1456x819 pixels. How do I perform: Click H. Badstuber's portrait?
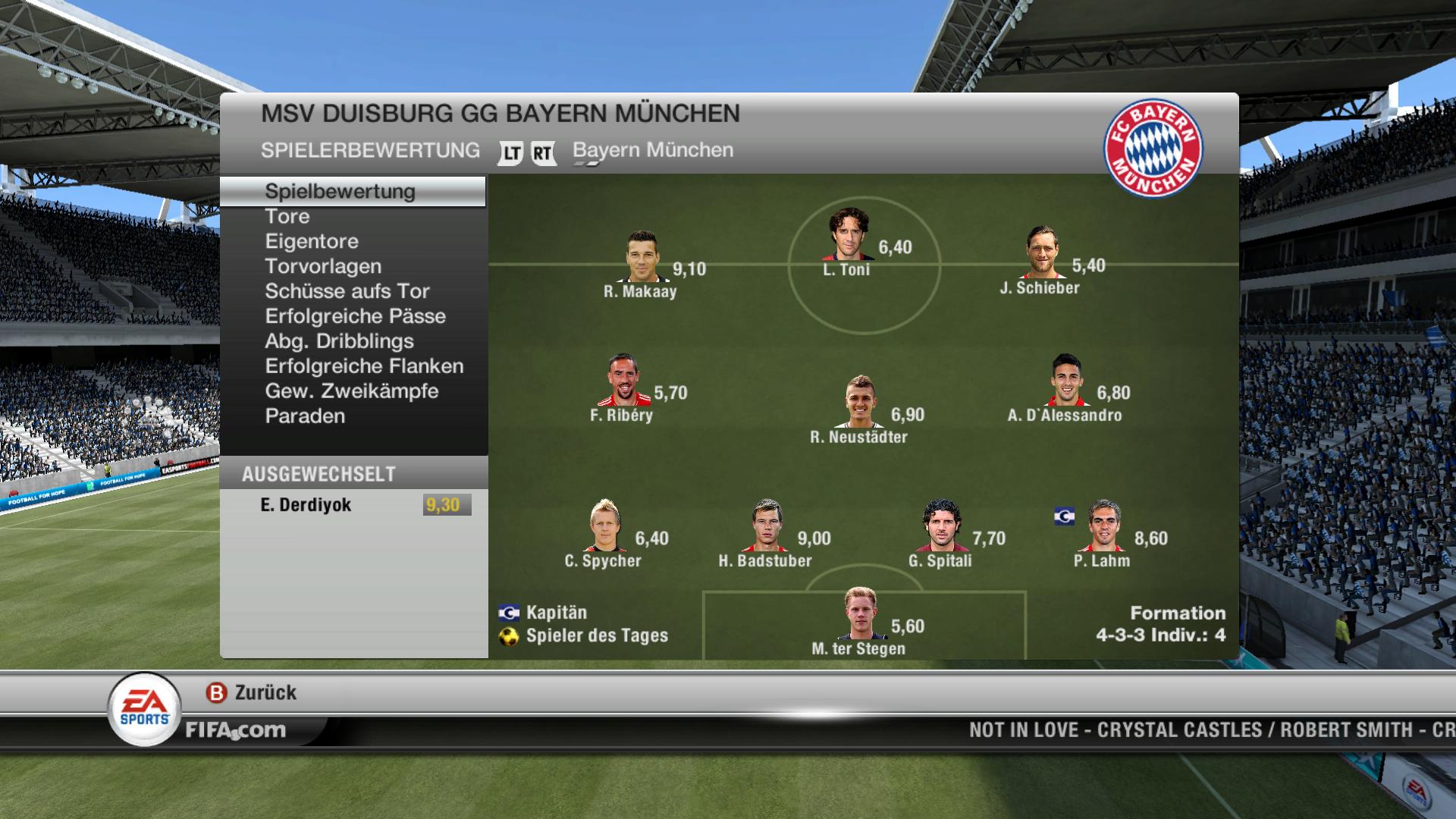(x=767, y=526)
